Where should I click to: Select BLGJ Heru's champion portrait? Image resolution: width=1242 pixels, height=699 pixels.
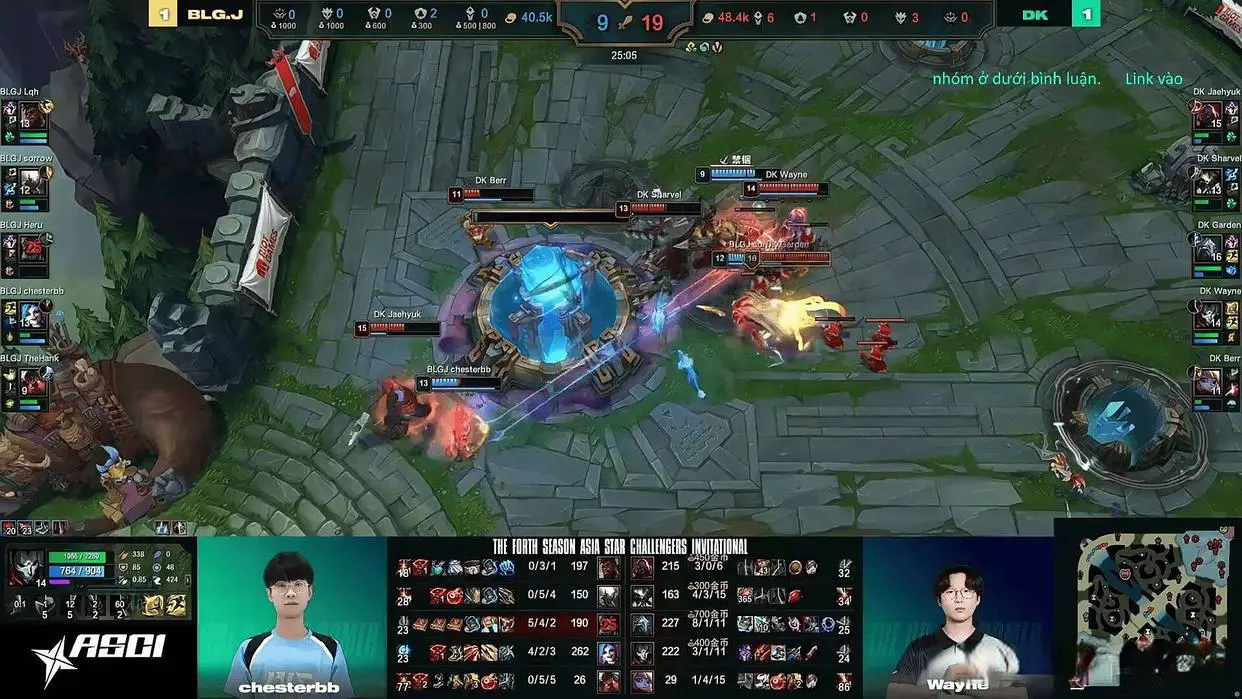tap(30, 245)
